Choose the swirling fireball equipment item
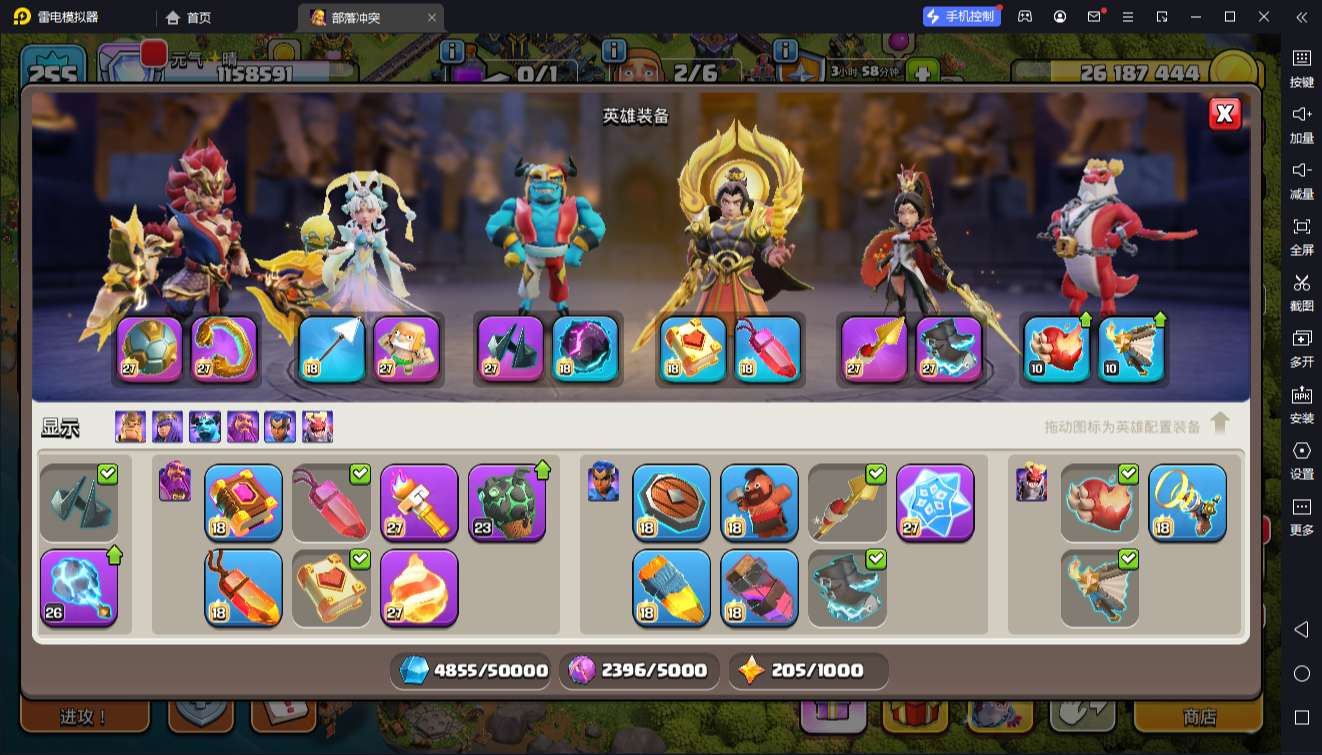 (x=419, y=587)
